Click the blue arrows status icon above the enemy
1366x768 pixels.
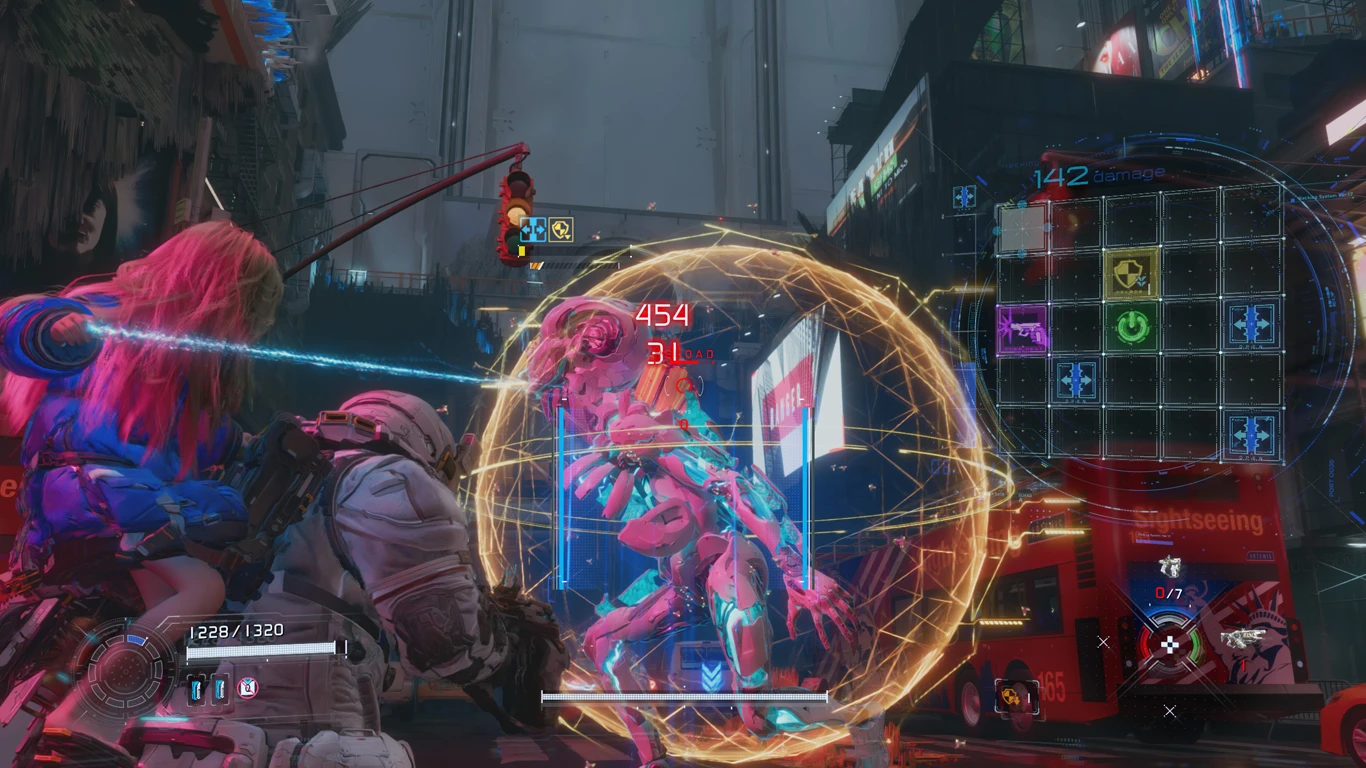coord(532,230)
